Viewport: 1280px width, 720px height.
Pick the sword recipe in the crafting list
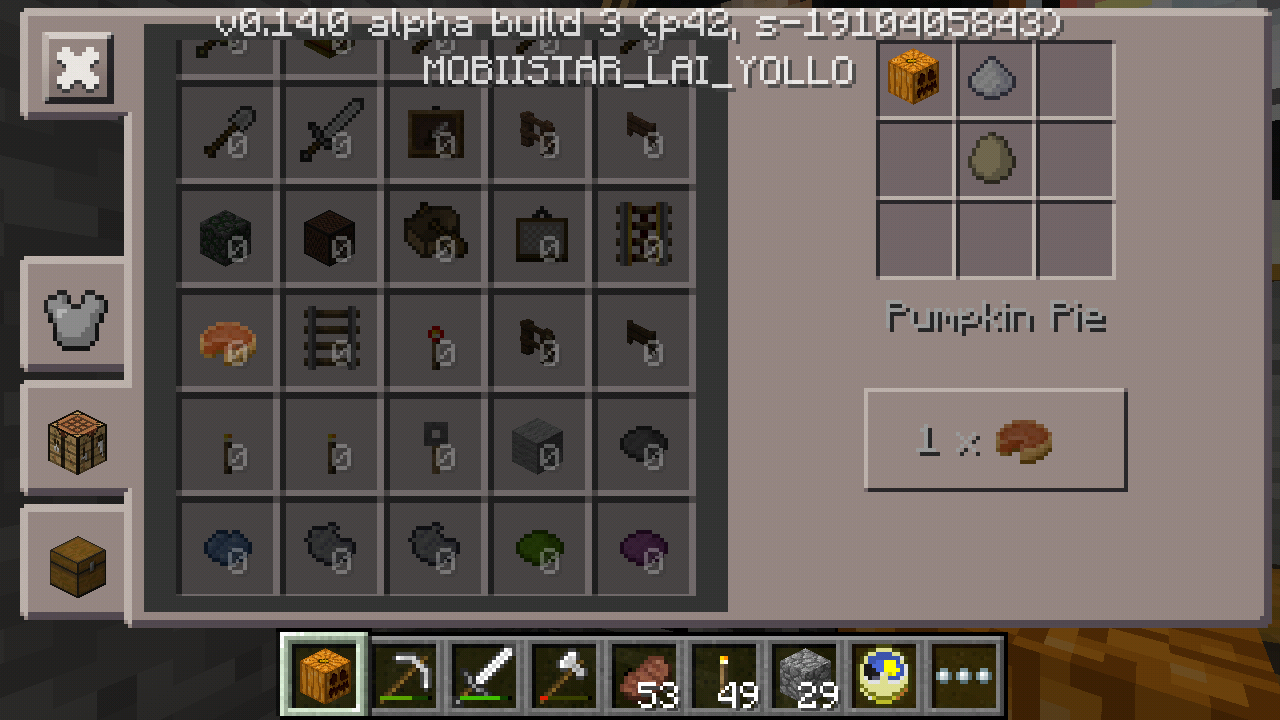pyautogui.click(x=331, y=133)
